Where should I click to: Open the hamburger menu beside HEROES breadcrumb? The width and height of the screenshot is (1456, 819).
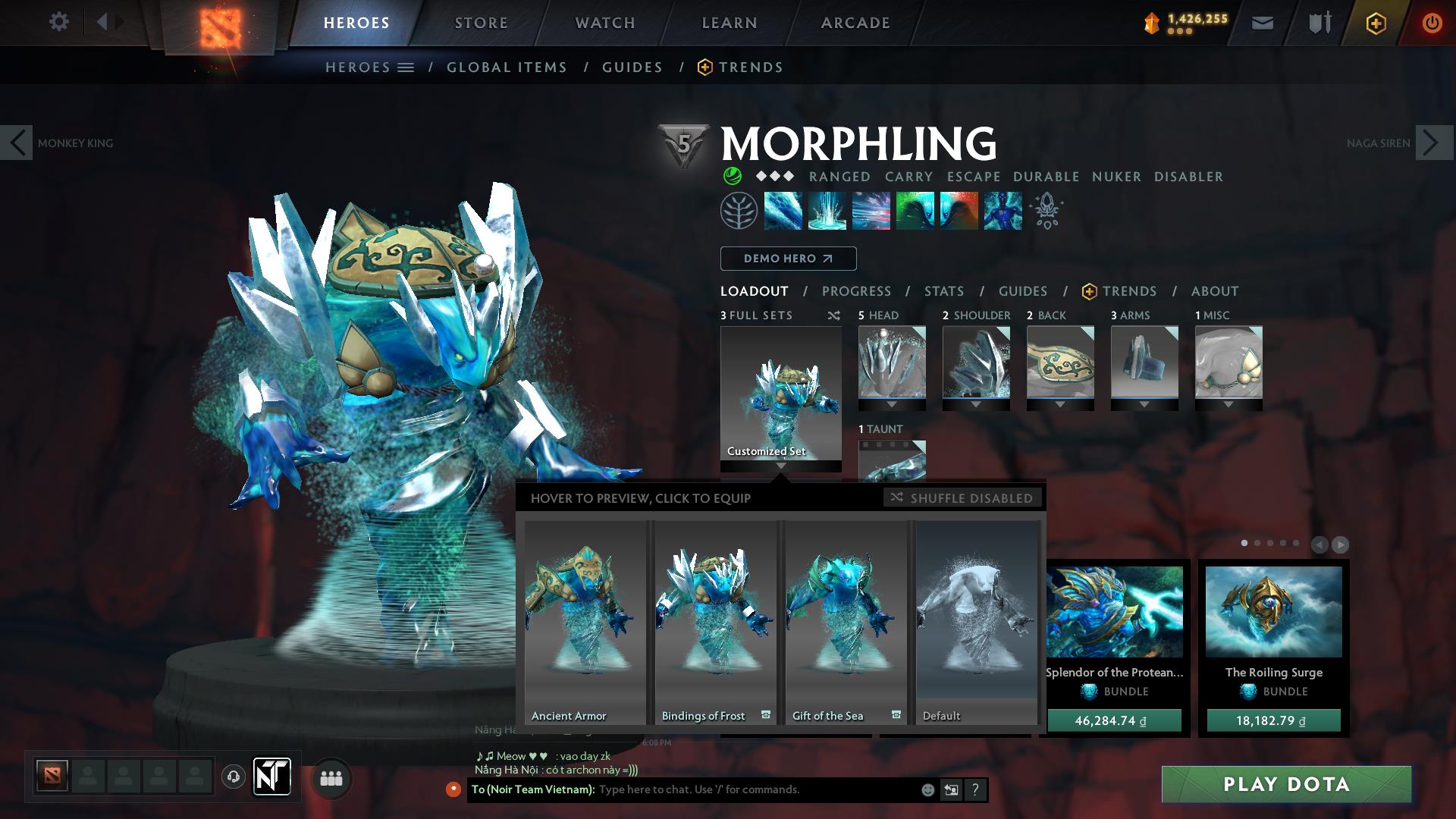click(405, 67)
